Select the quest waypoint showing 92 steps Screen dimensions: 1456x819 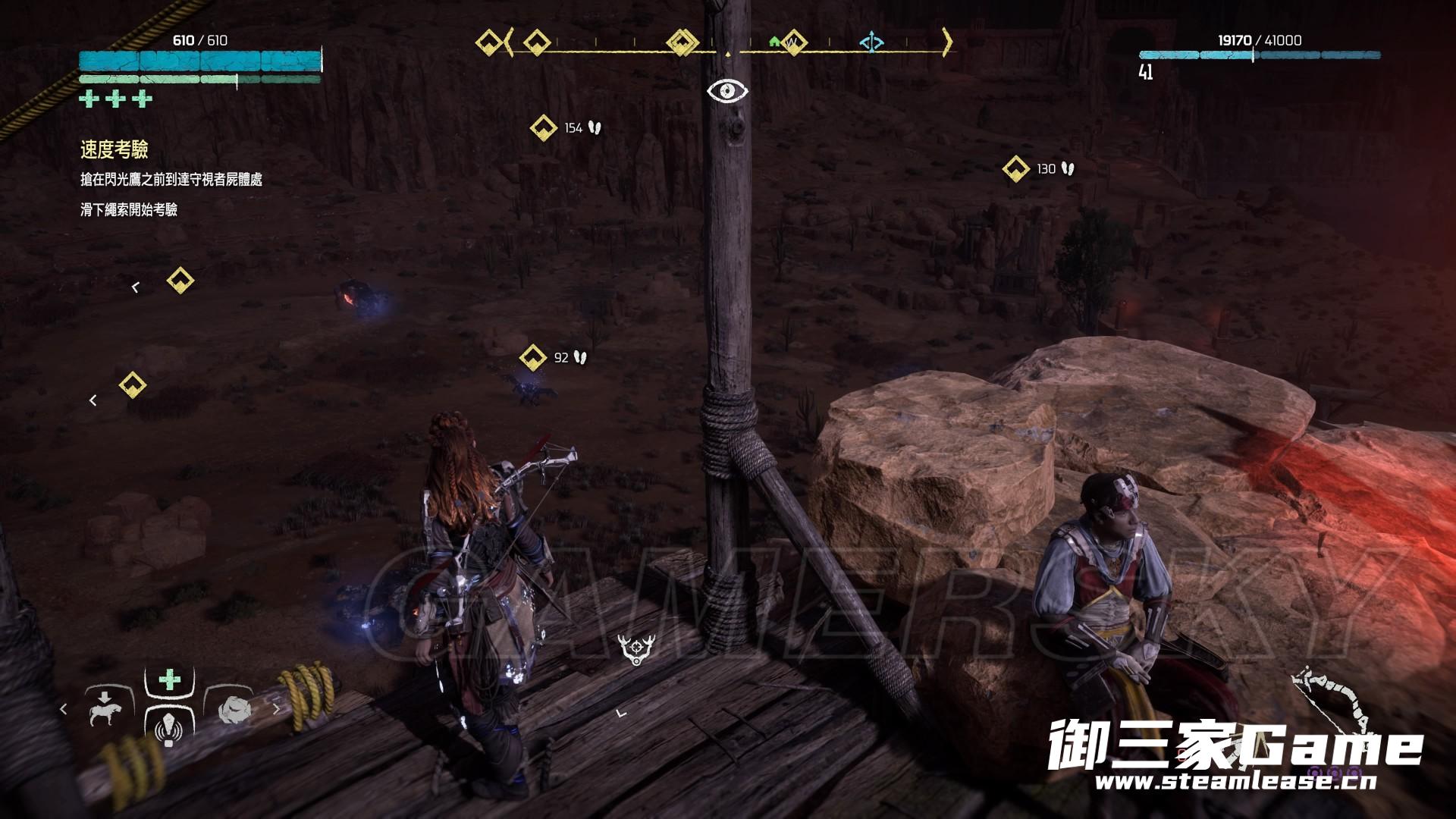[533, 356]
